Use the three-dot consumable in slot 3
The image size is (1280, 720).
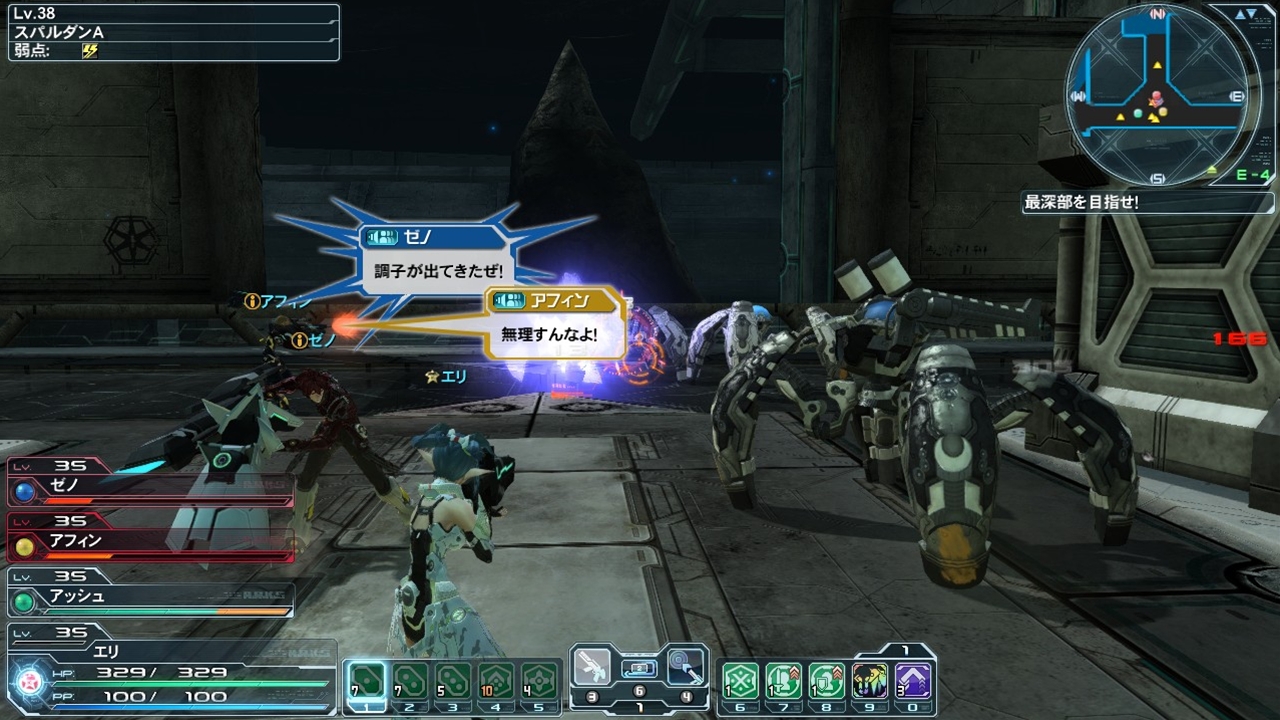[453, 681]
